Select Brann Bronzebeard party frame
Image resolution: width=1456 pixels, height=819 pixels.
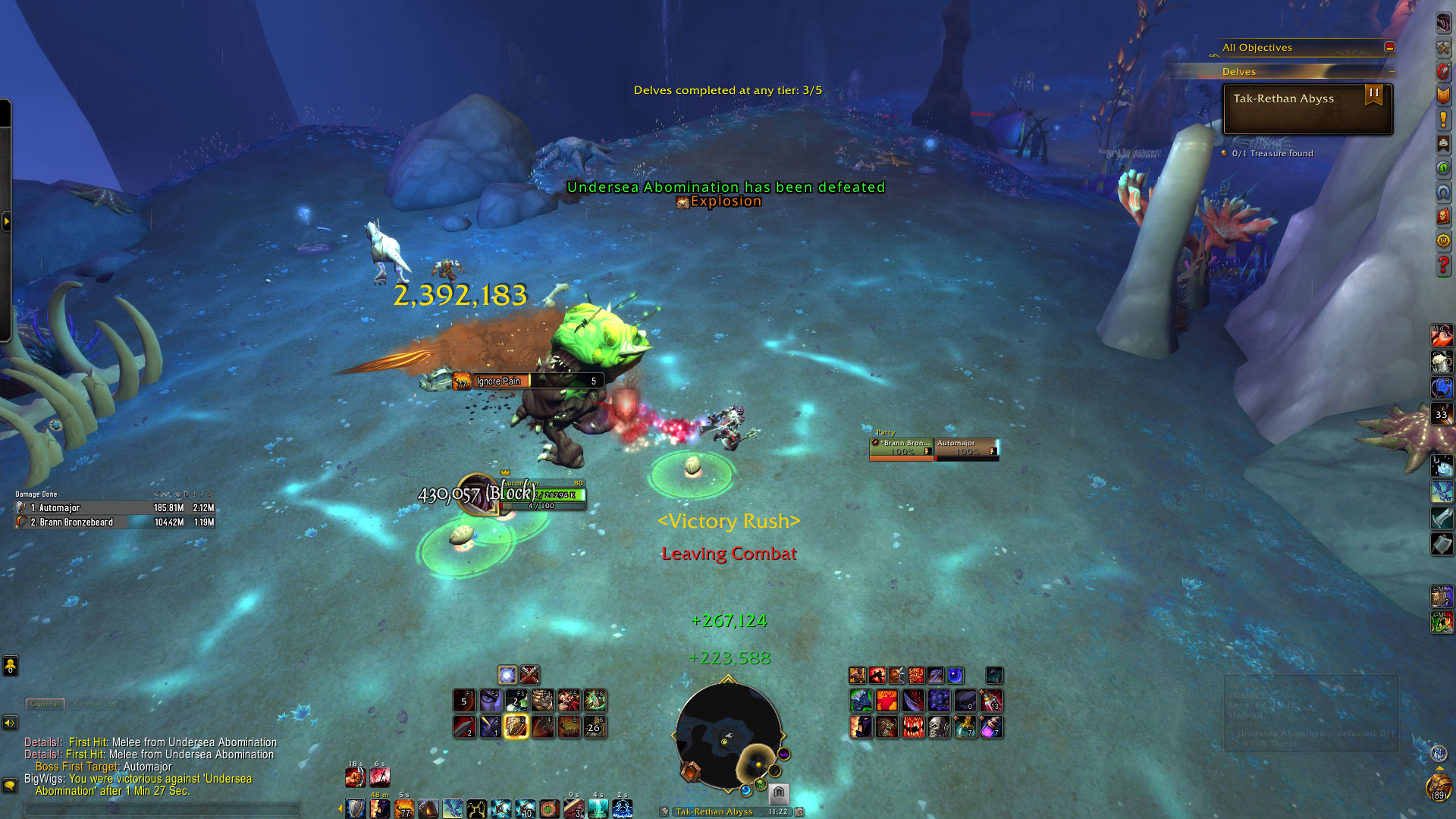pyautogui.click(x=902, y=448)
